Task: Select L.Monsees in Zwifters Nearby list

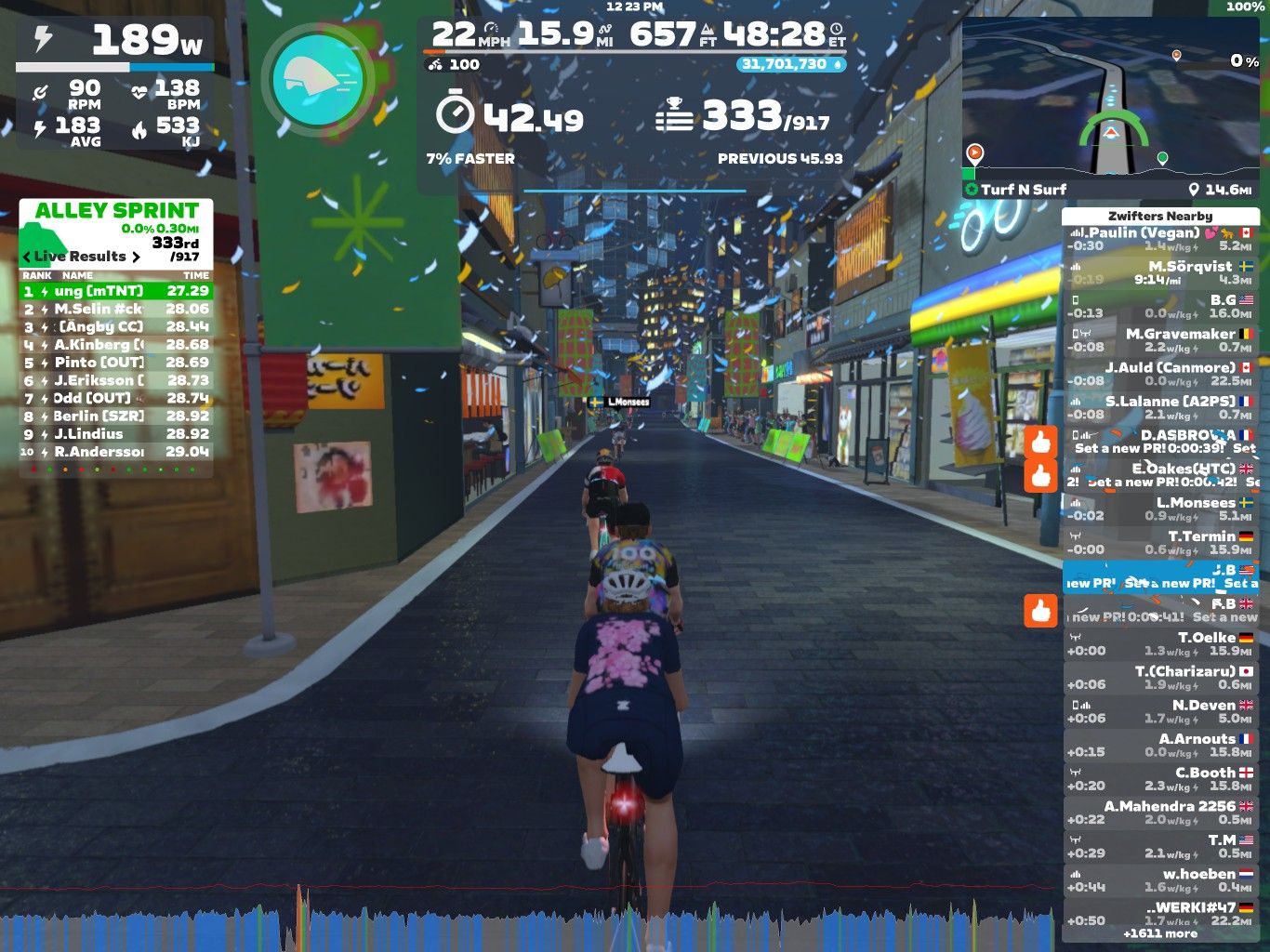Action: pyautogui.click(x=1159, y=509)
